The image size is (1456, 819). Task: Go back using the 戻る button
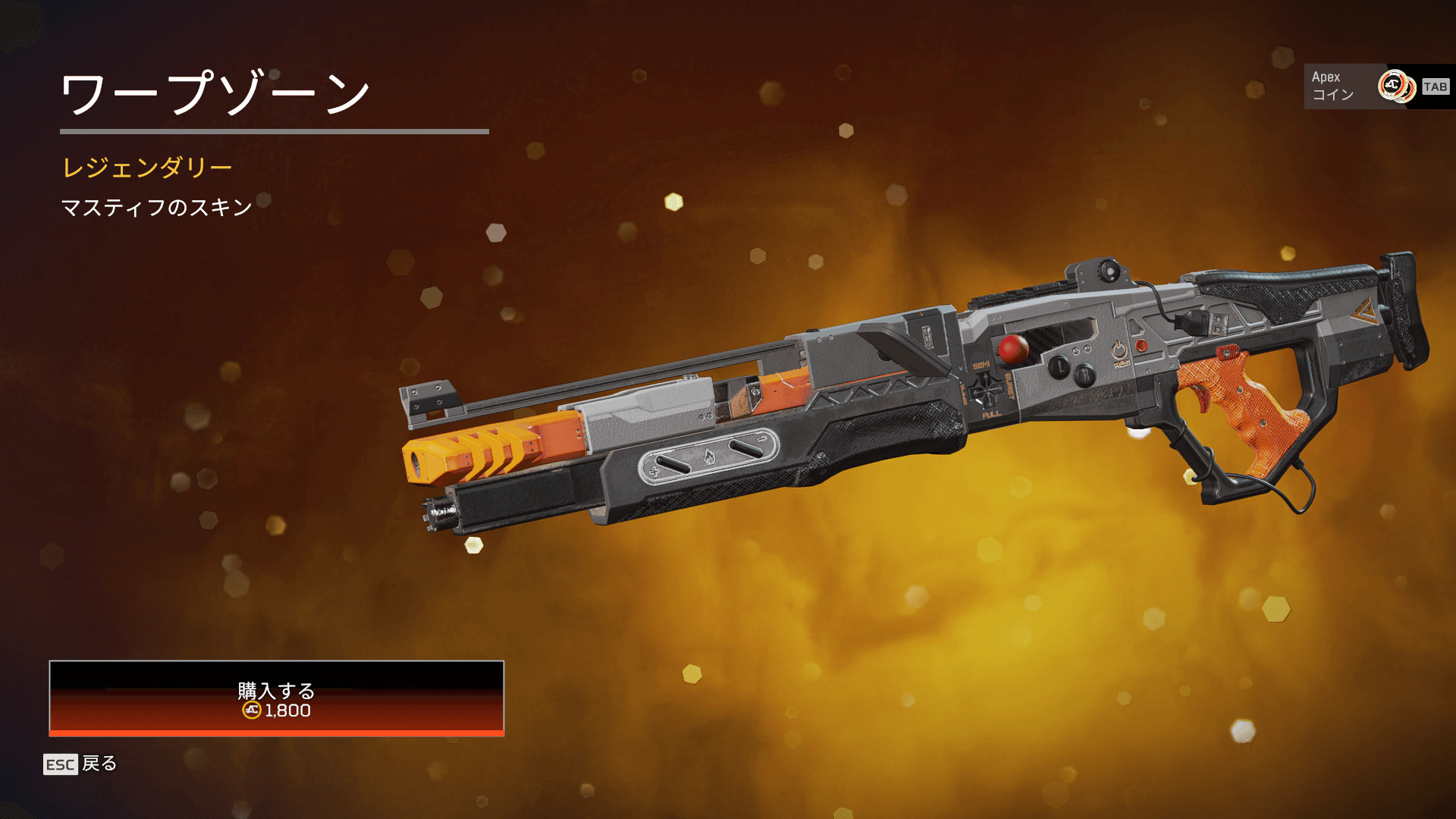[81, 764]
